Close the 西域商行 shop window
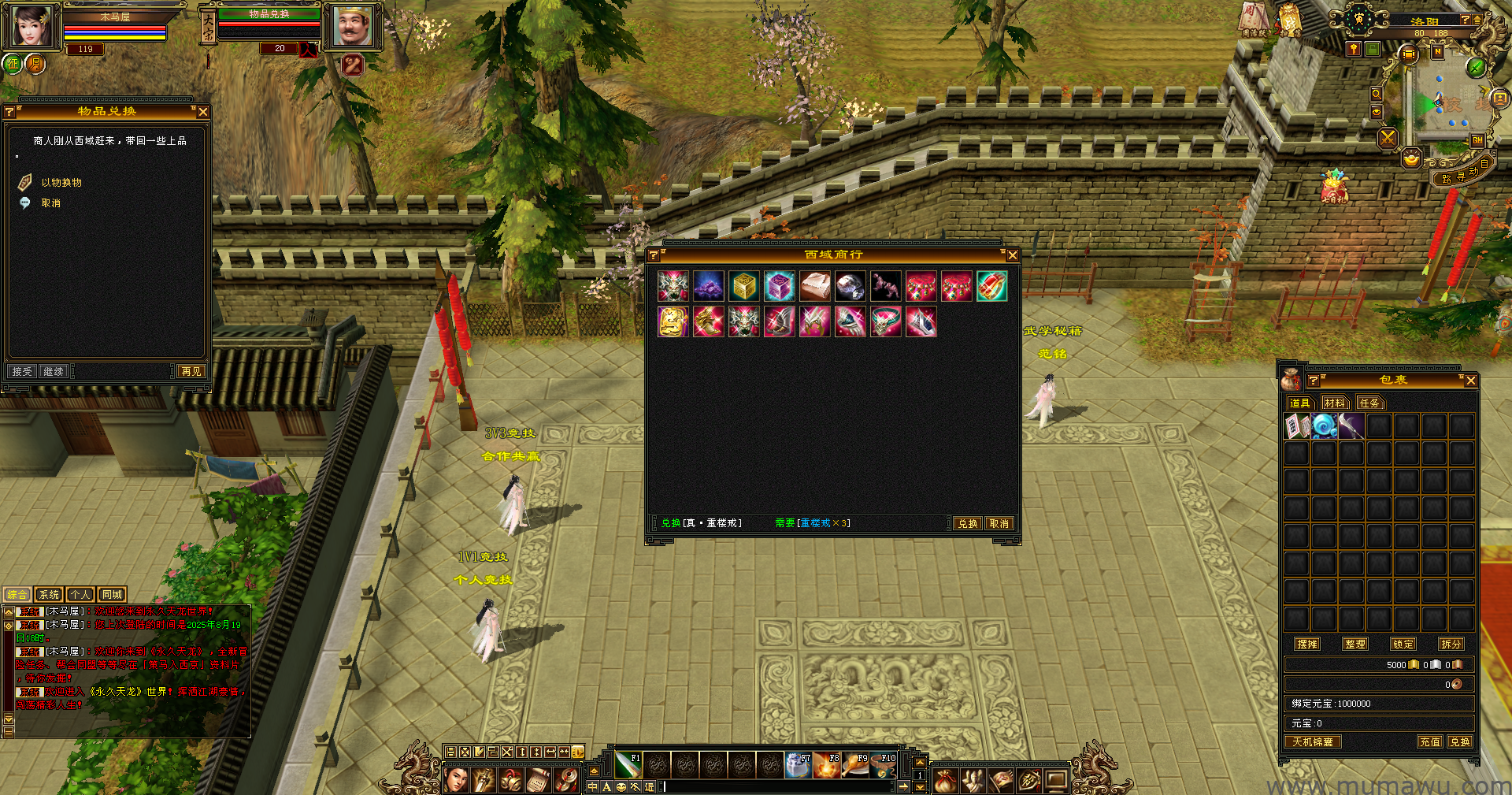The width and height of the screenshot is (1512, 795). pyautogui.click(x=1013, y=255)
